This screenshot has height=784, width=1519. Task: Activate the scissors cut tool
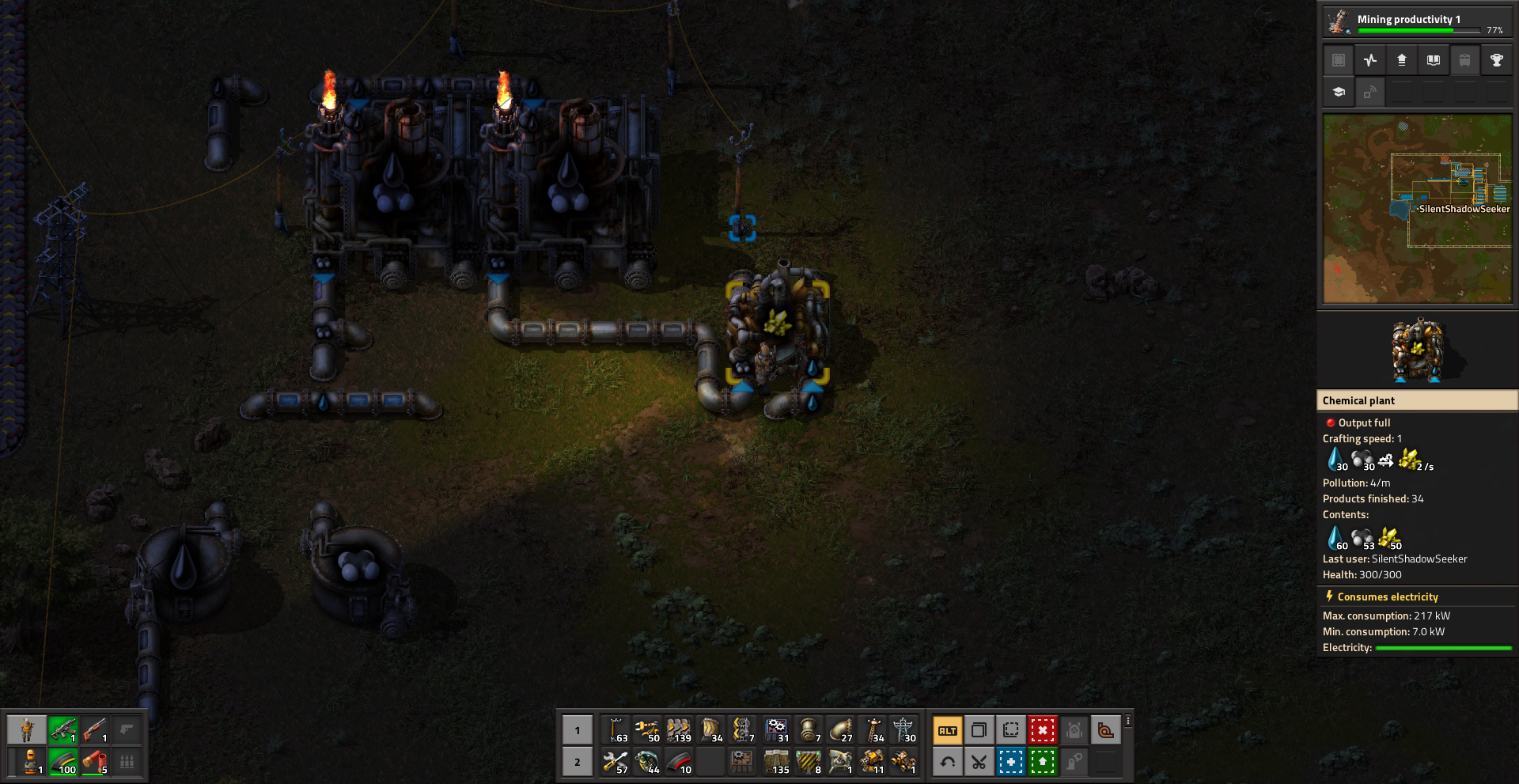click(979, 762)
